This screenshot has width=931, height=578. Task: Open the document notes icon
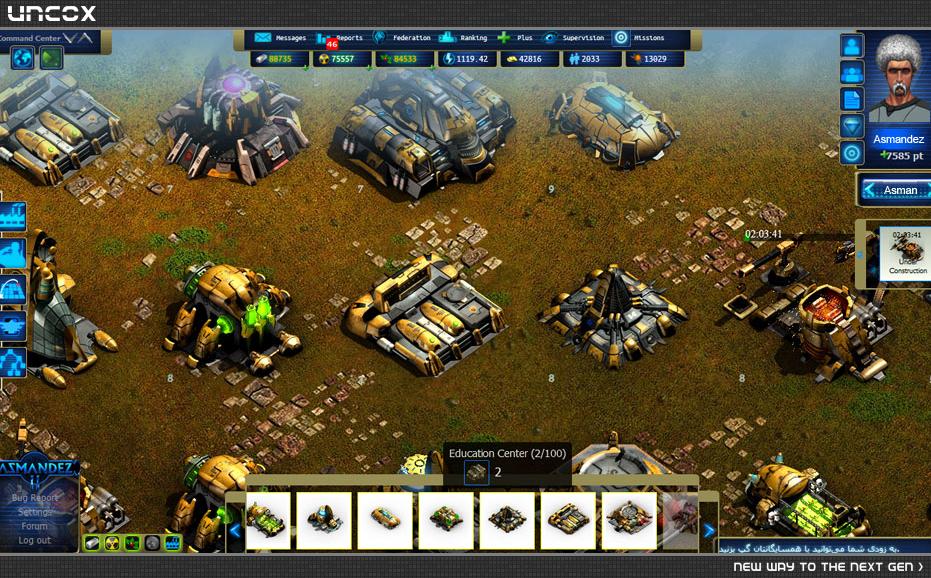851,99
